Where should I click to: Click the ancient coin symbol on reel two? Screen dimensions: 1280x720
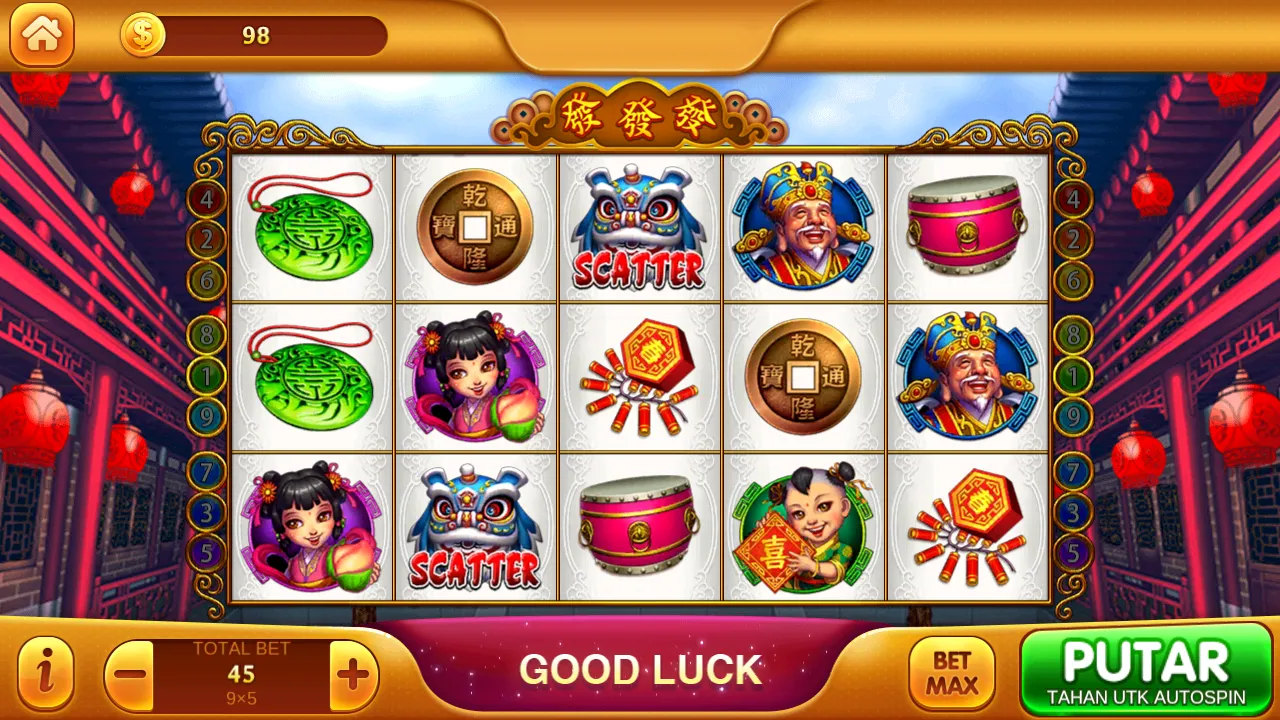[476, 228]
